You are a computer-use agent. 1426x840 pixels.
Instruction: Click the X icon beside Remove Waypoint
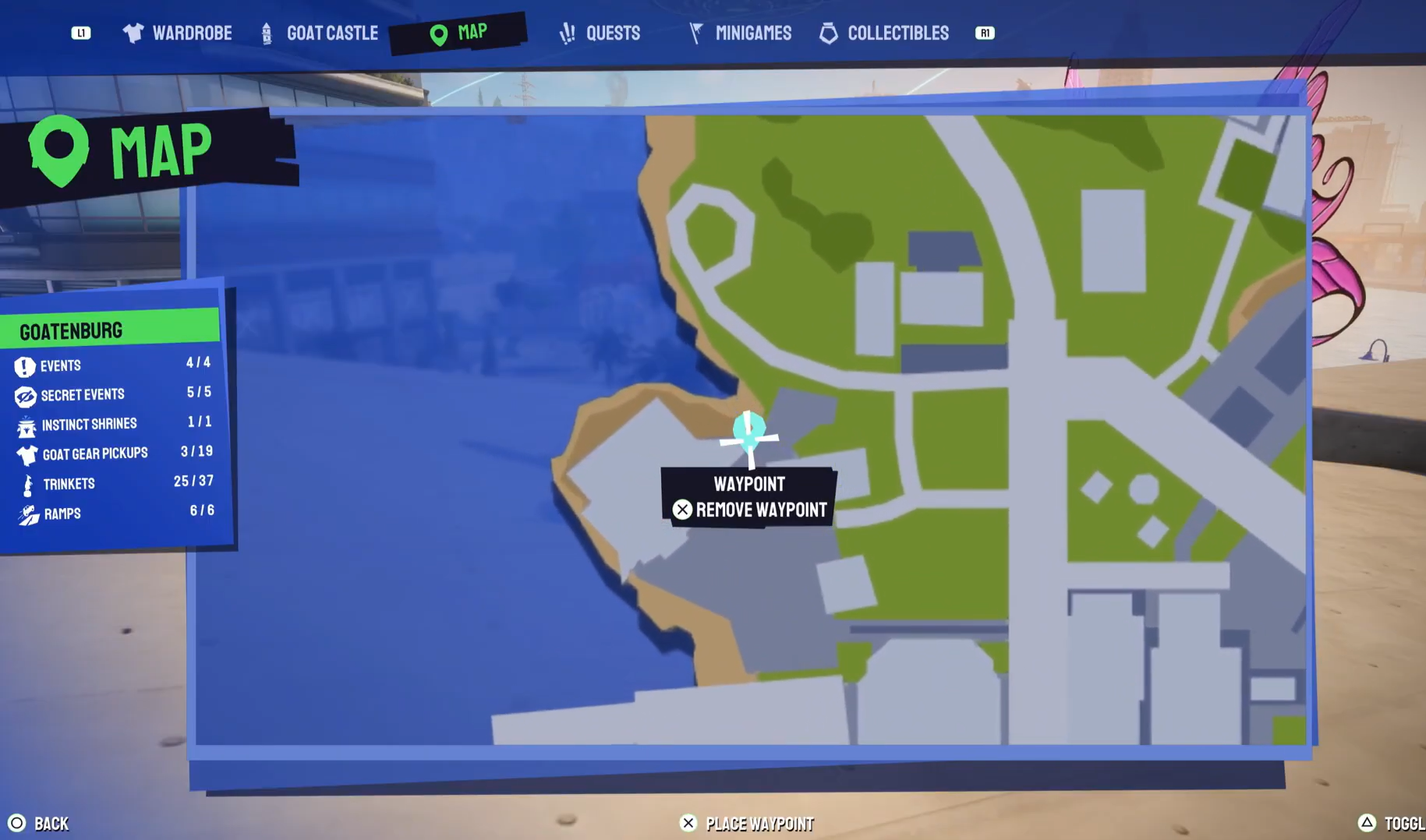tap(684, 510)
